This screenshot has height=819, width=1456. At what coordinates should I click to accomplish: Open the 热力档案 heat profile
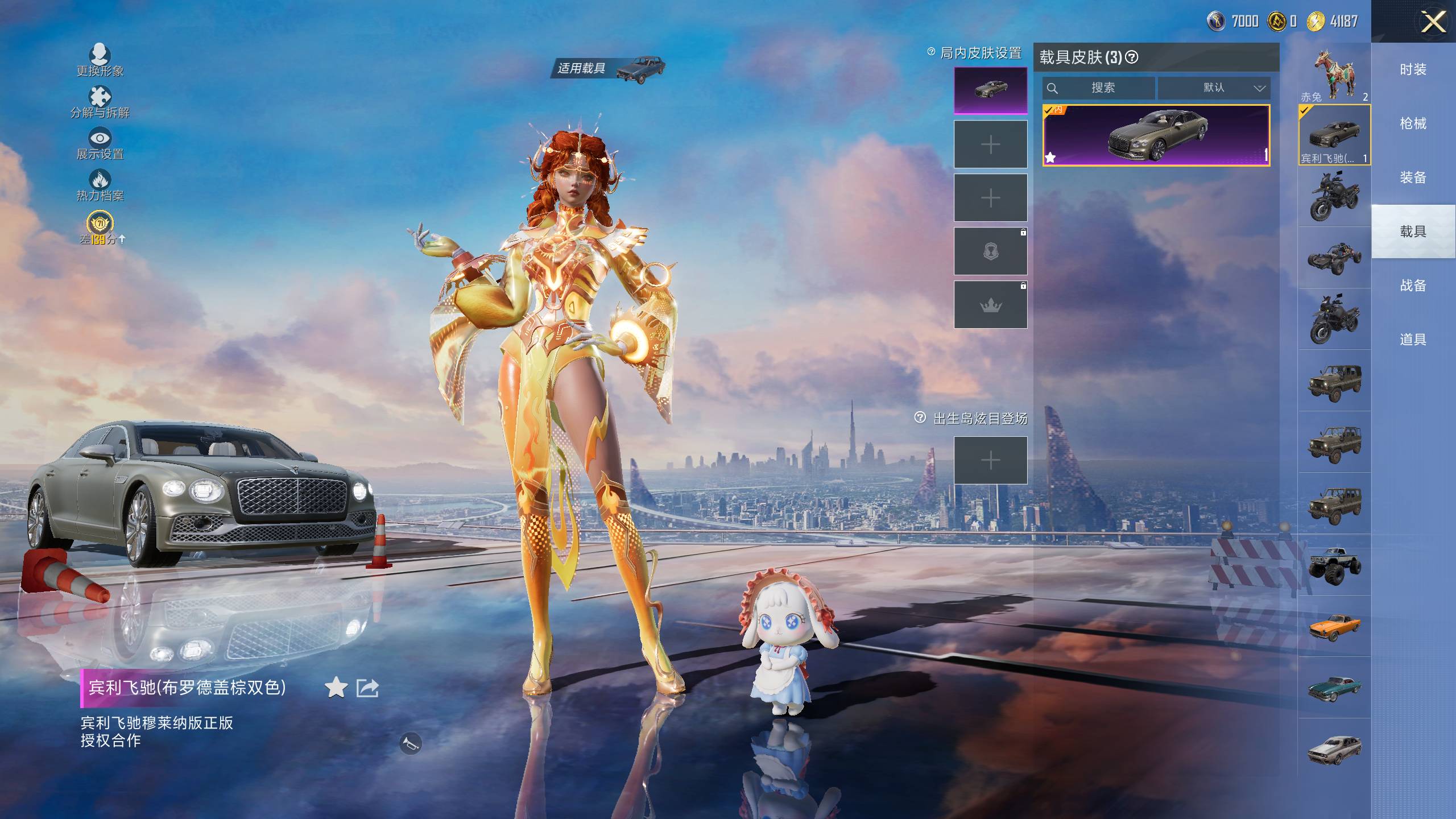100,181
